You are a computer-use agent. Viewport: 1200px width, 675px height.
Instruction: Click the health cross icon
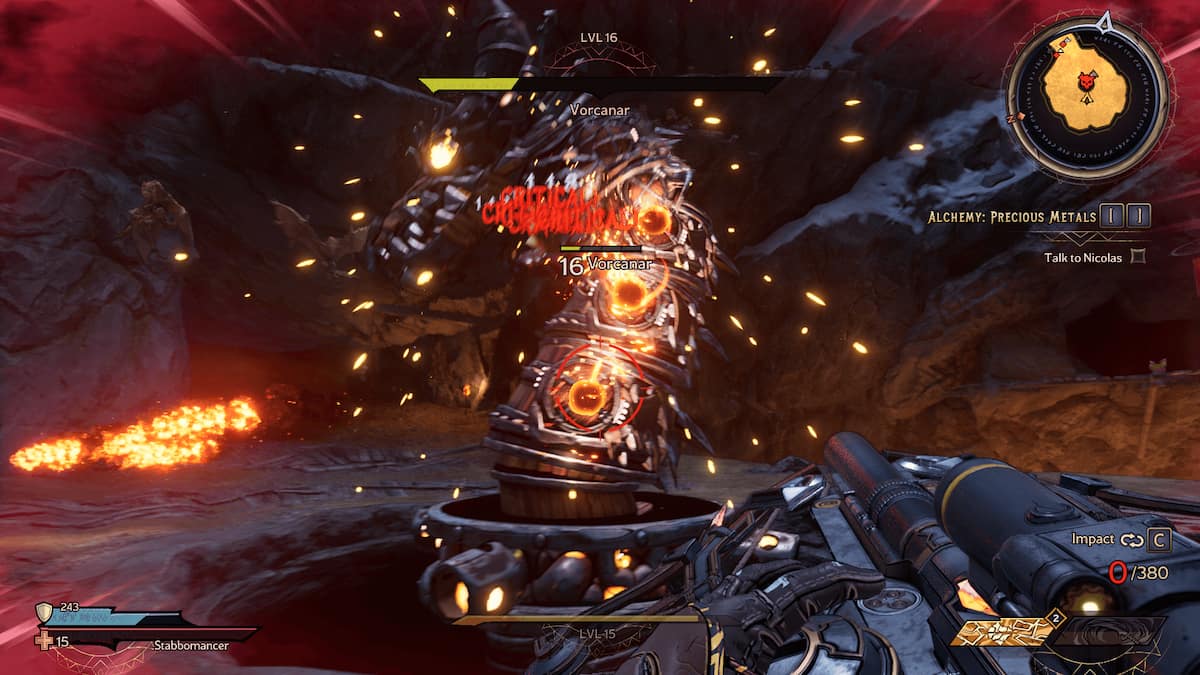click(x=45, y=639)
